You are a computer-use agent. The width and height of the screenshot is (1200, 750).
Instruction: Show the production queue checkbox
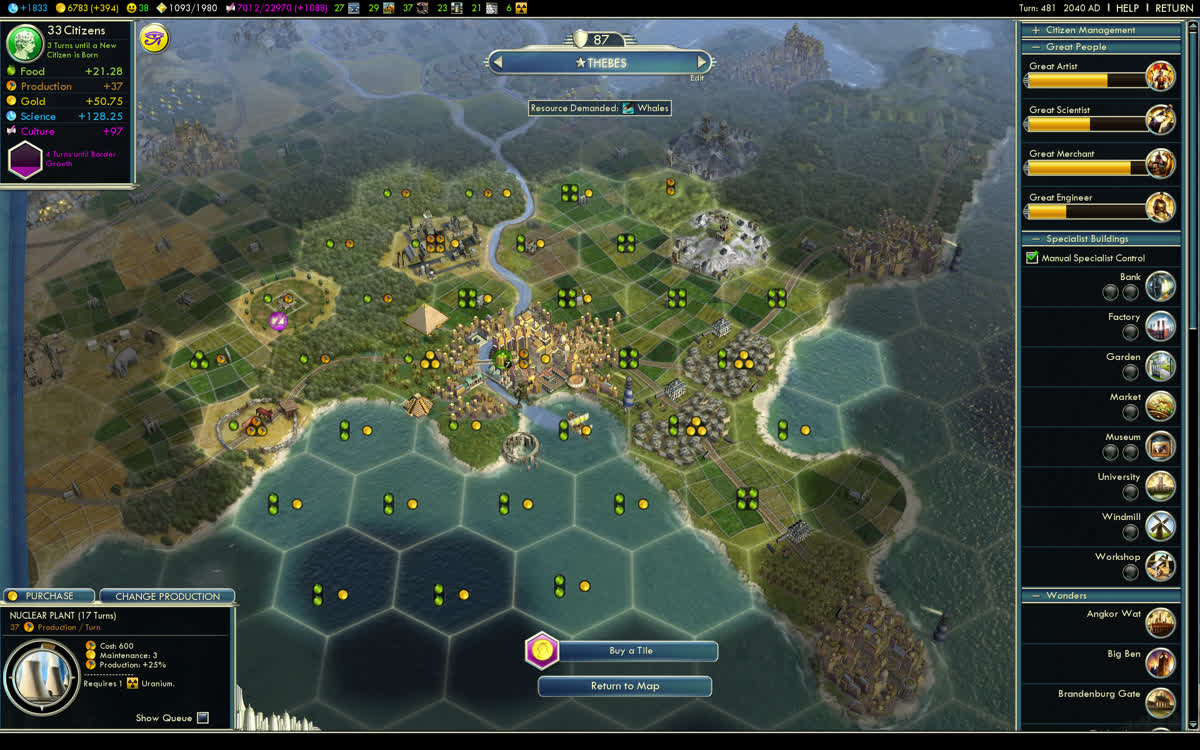coord(203,718)
